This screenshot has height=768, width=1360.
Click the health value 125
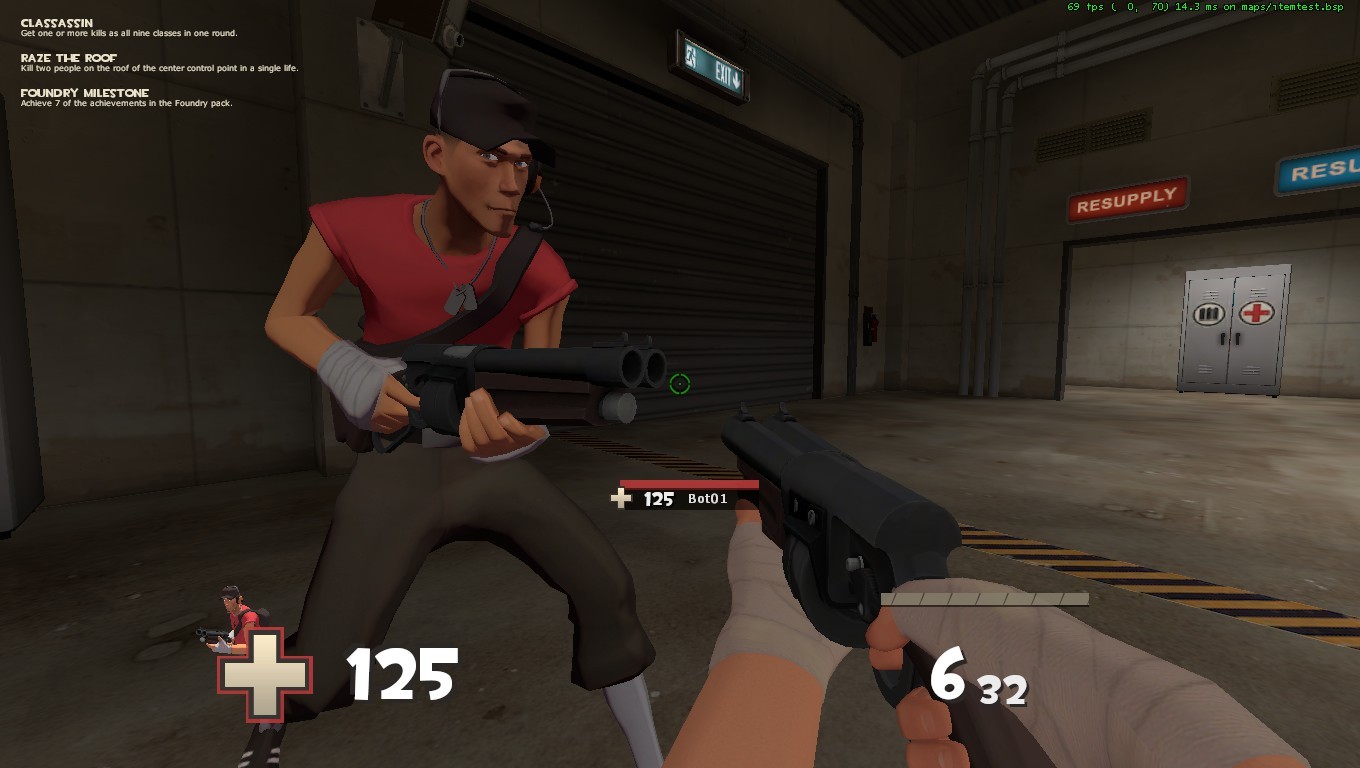coord(403,673)
